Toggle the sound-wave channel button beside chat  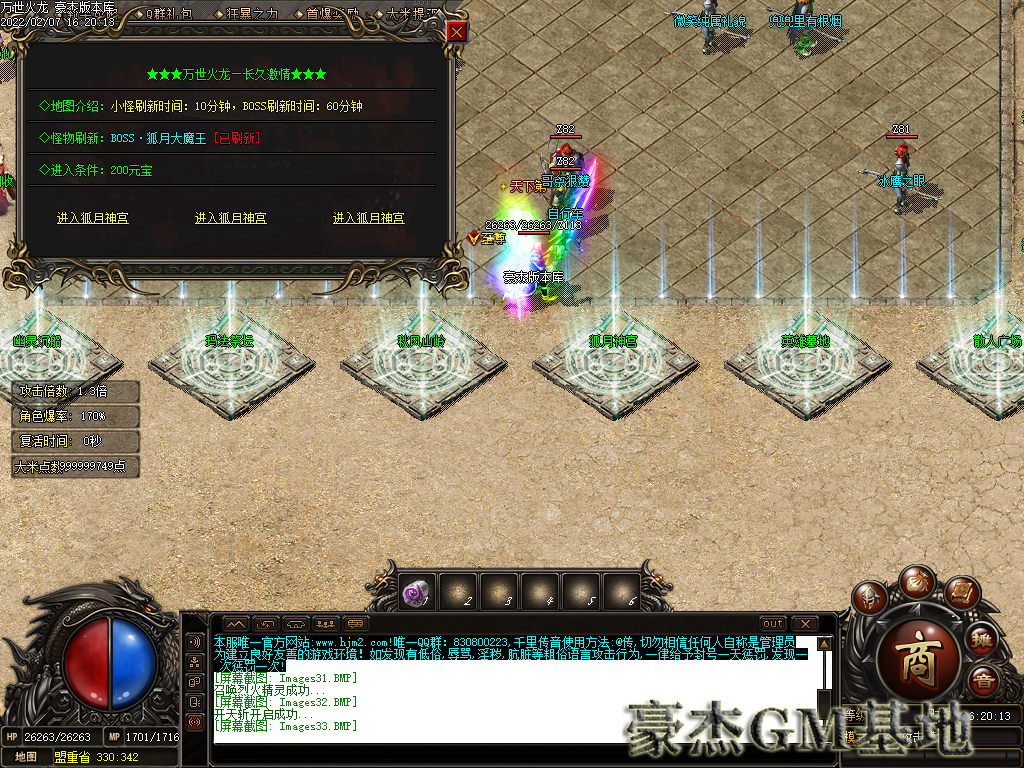click(x=195, y=641)
